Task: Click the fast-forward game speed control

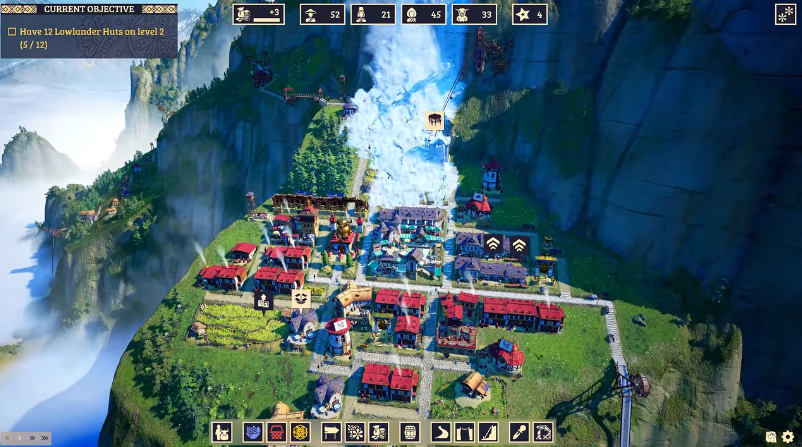Action: pos(32,438)
